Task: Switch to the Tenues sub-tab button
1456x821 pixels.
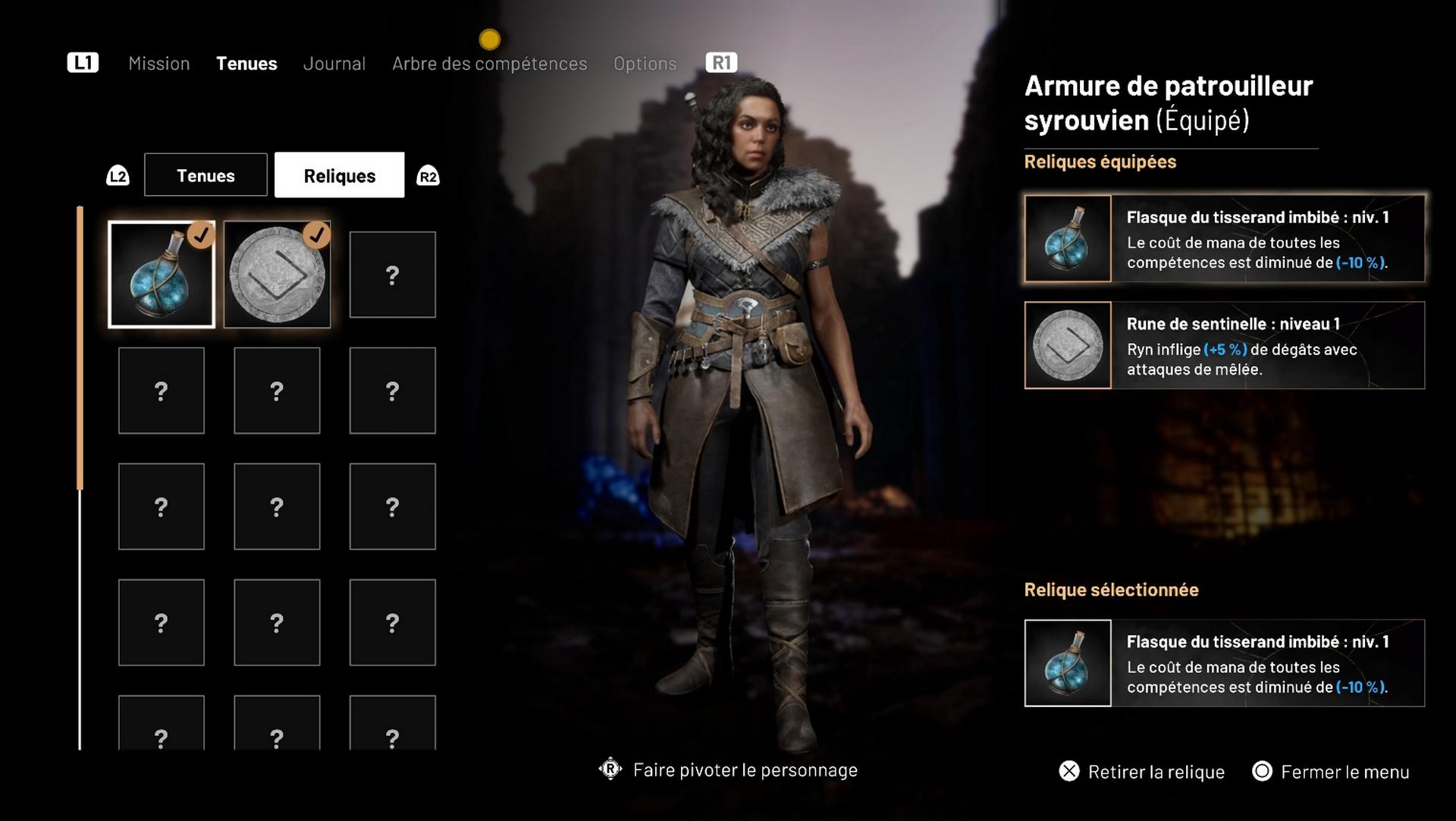Action: coord(206,175)
